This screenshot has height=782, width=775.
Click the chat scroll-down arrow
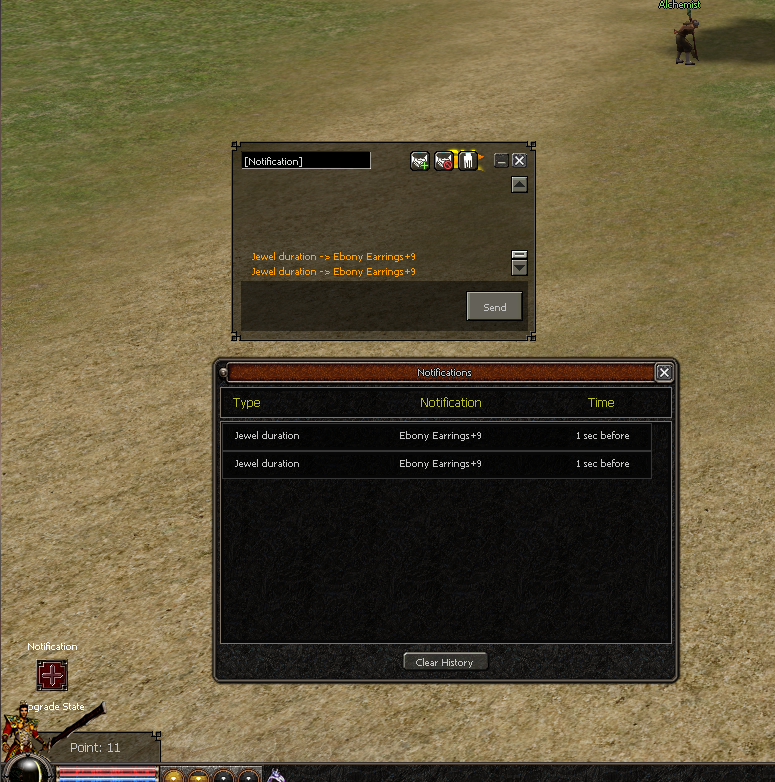(519, 268)
